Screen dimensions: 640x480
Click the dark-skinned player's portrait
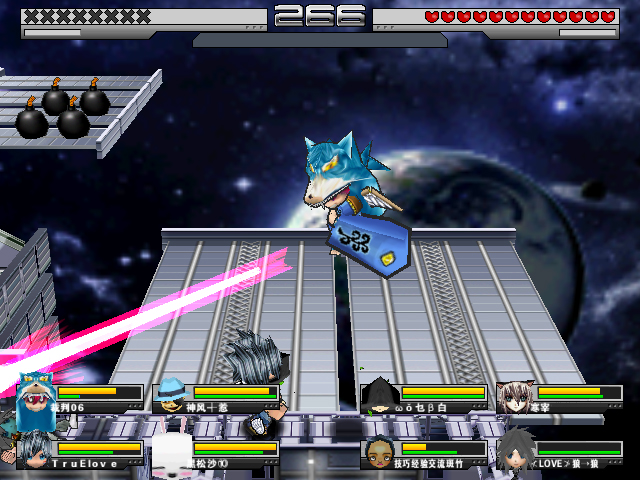[380, 451]
